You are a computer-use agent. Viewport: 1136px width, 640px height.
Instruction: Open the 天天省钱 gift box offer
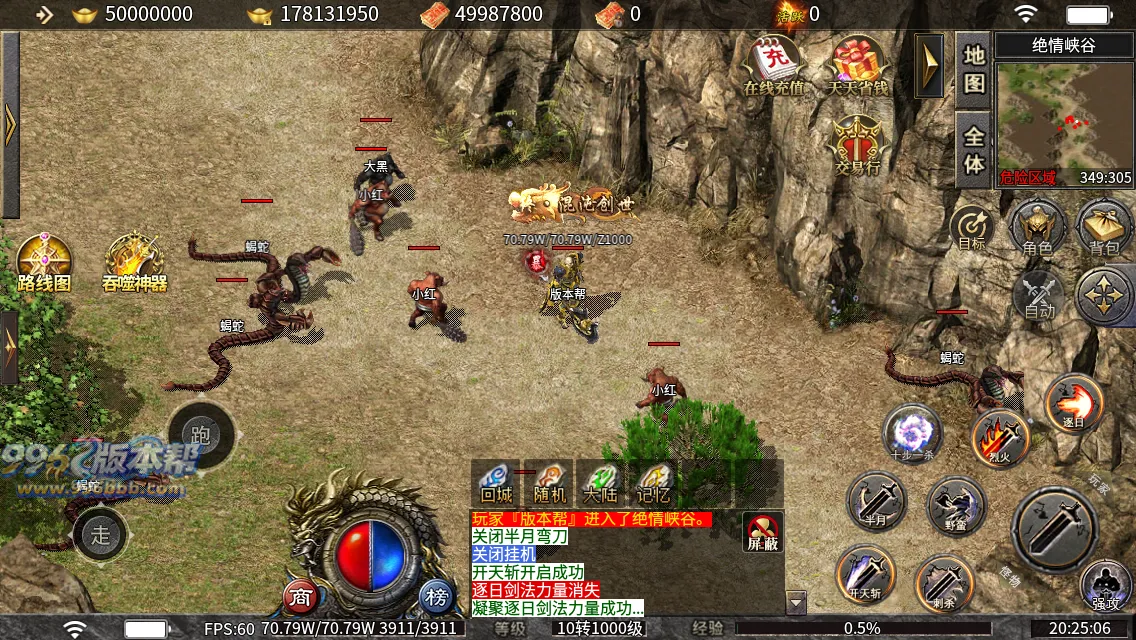click(857, 64)
